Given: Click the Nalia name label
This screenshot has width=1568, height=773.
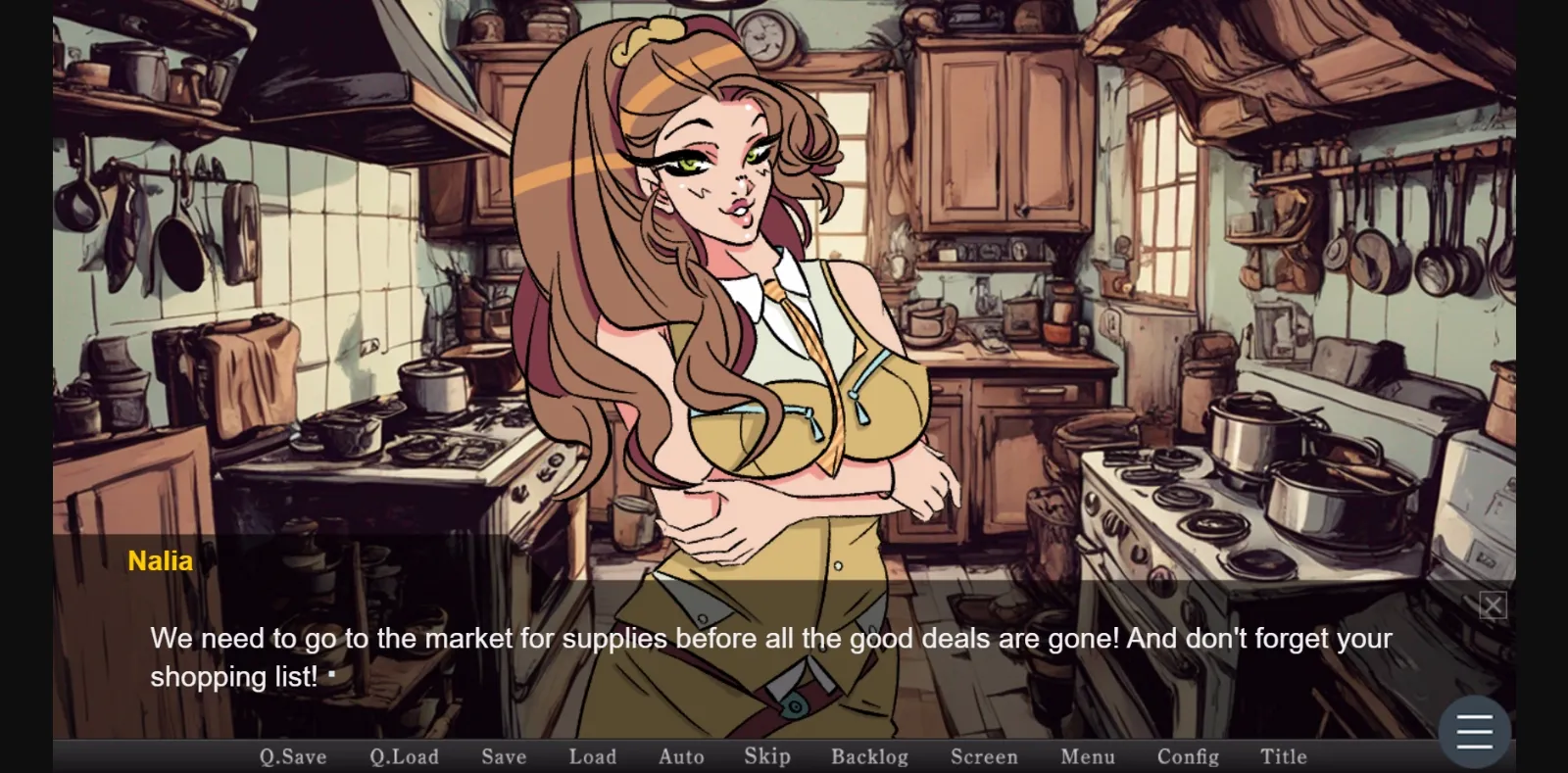Looking at the screenshot, I should [x=160, y=560].
